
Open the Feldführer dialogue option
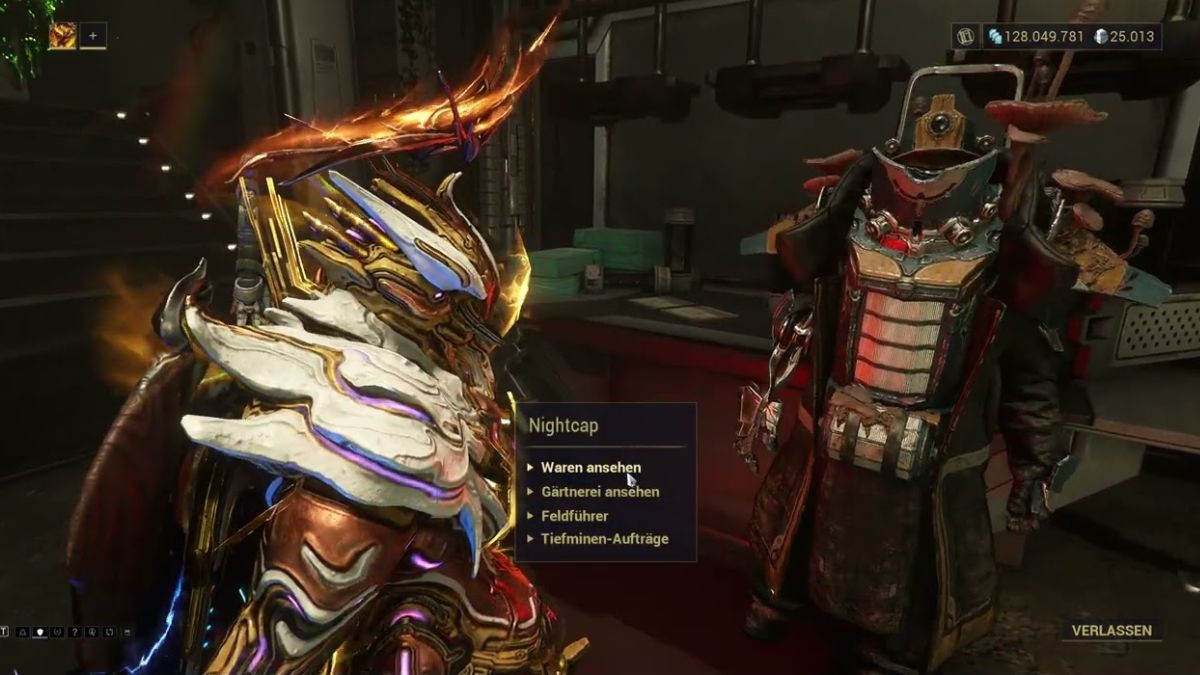574,516
